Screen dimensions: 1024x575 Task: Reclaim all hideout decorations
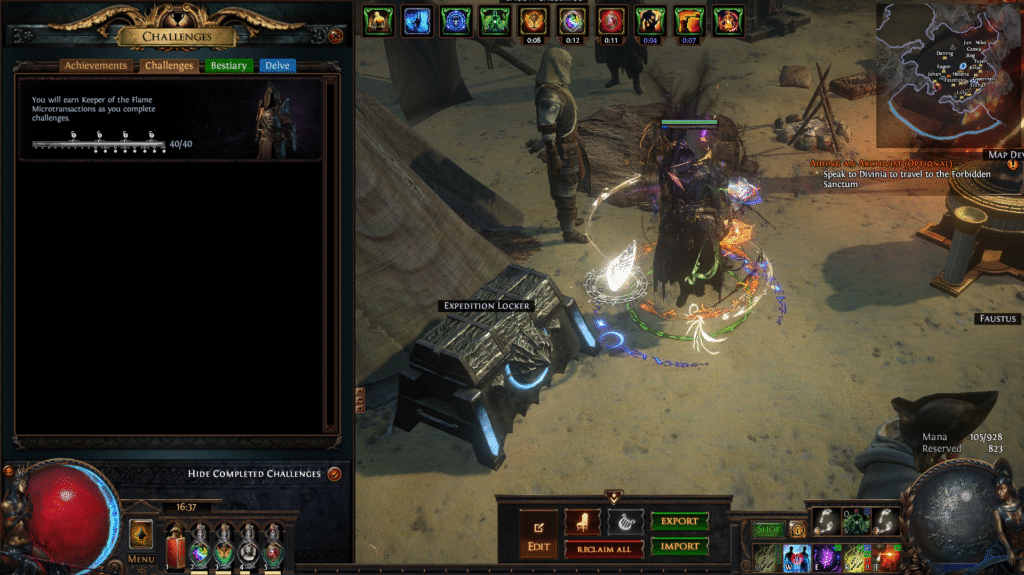(x=604, y=549)
